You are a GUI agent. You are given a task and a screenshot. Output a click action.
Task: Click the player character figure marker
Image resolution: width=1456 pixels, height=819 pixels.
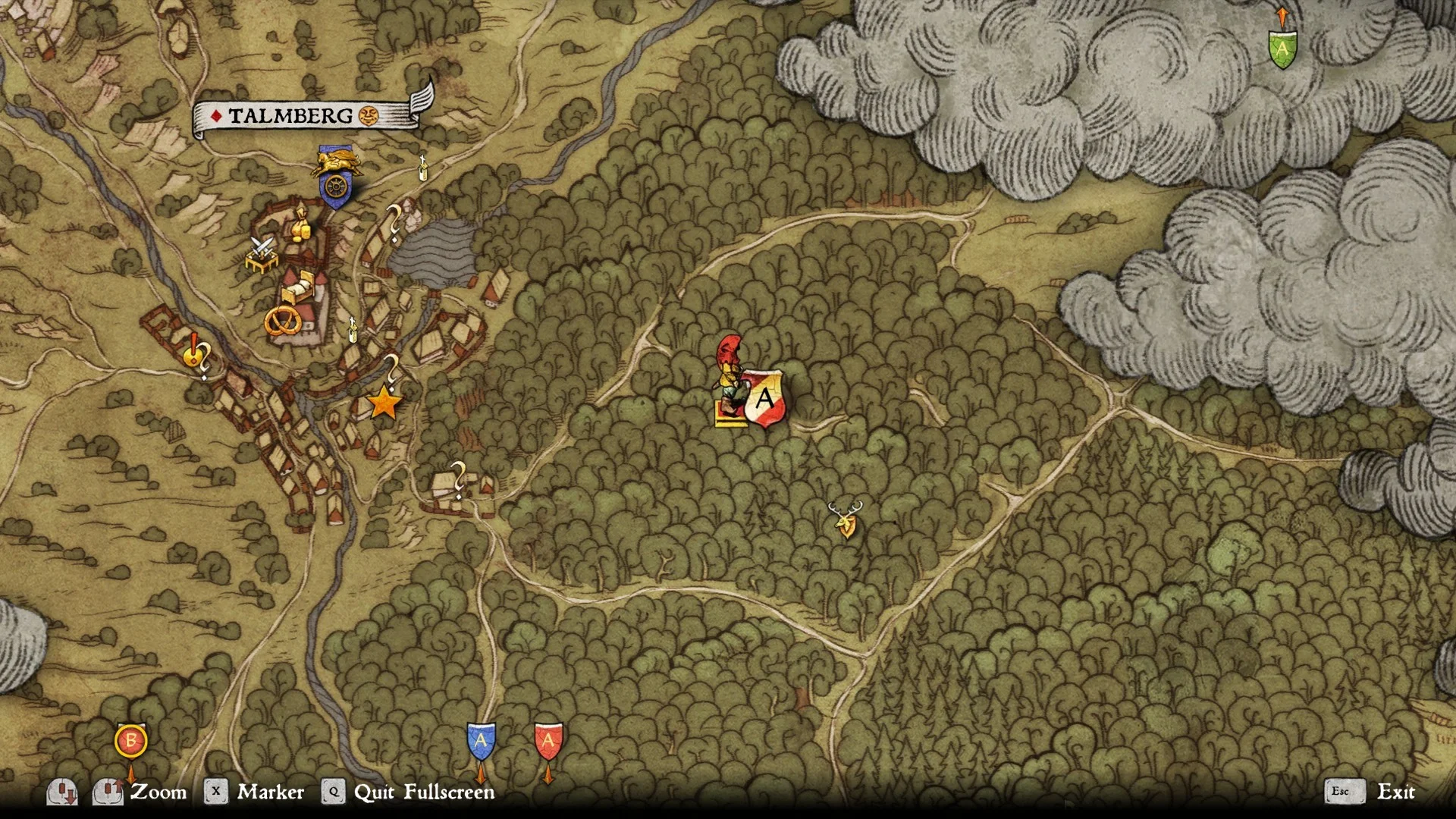point(731,379)
